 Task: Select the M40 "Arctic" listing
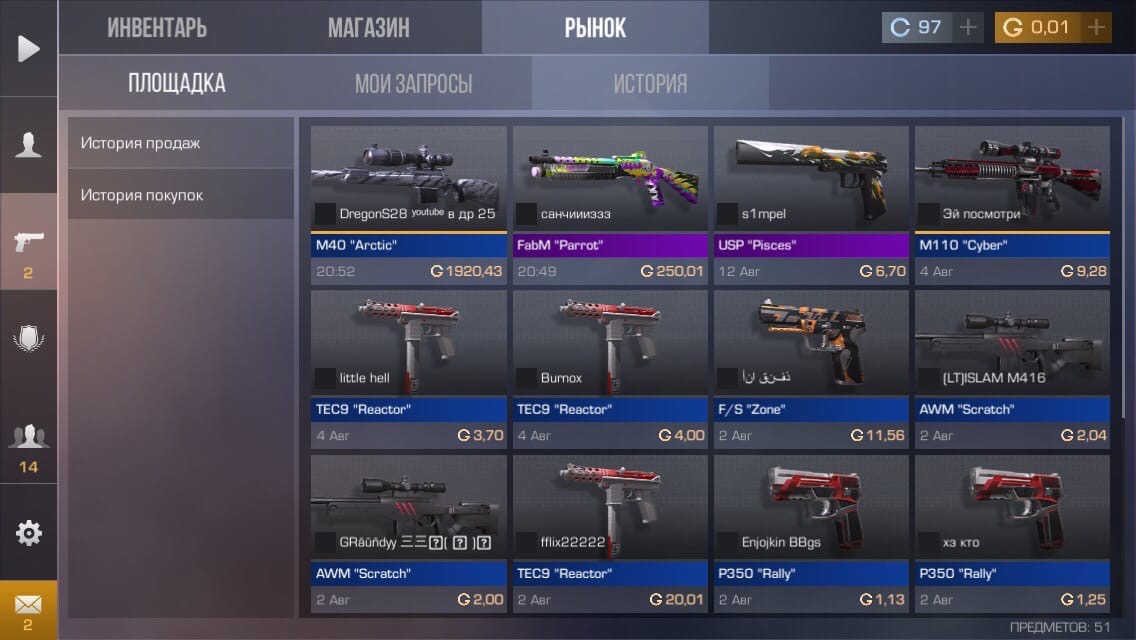pos(409,205)
